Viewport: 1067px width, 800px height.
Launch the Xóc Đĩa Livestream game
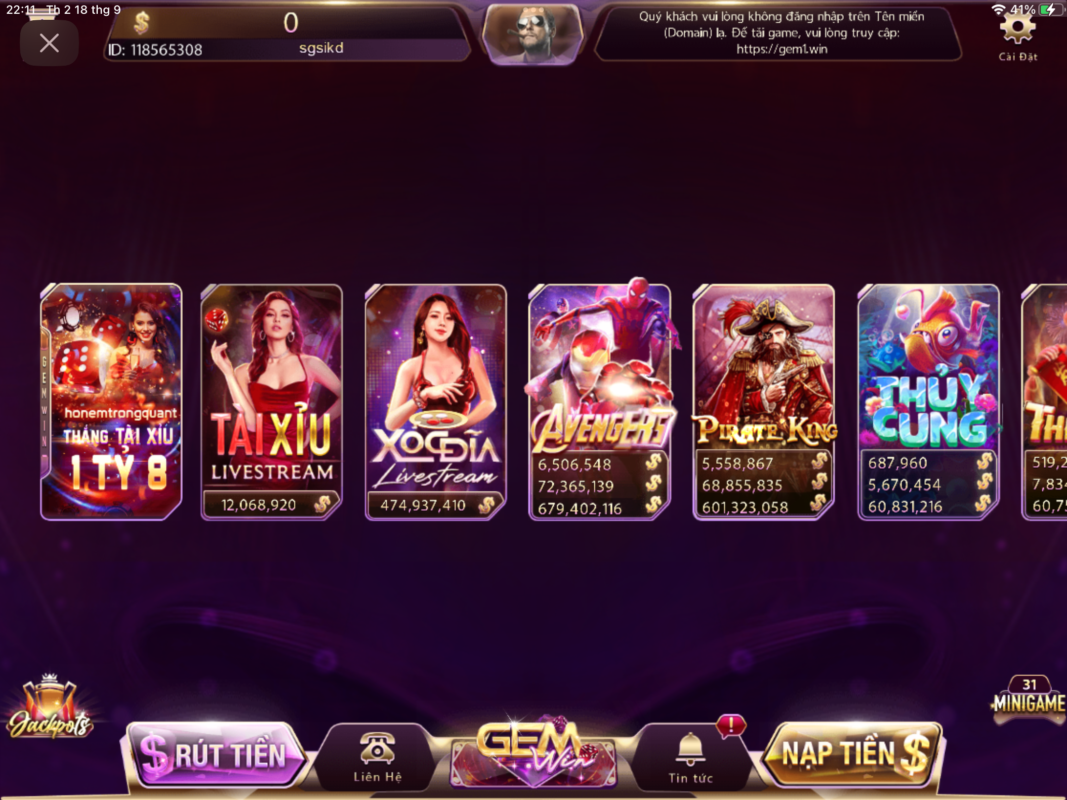[x=435, y=402]
